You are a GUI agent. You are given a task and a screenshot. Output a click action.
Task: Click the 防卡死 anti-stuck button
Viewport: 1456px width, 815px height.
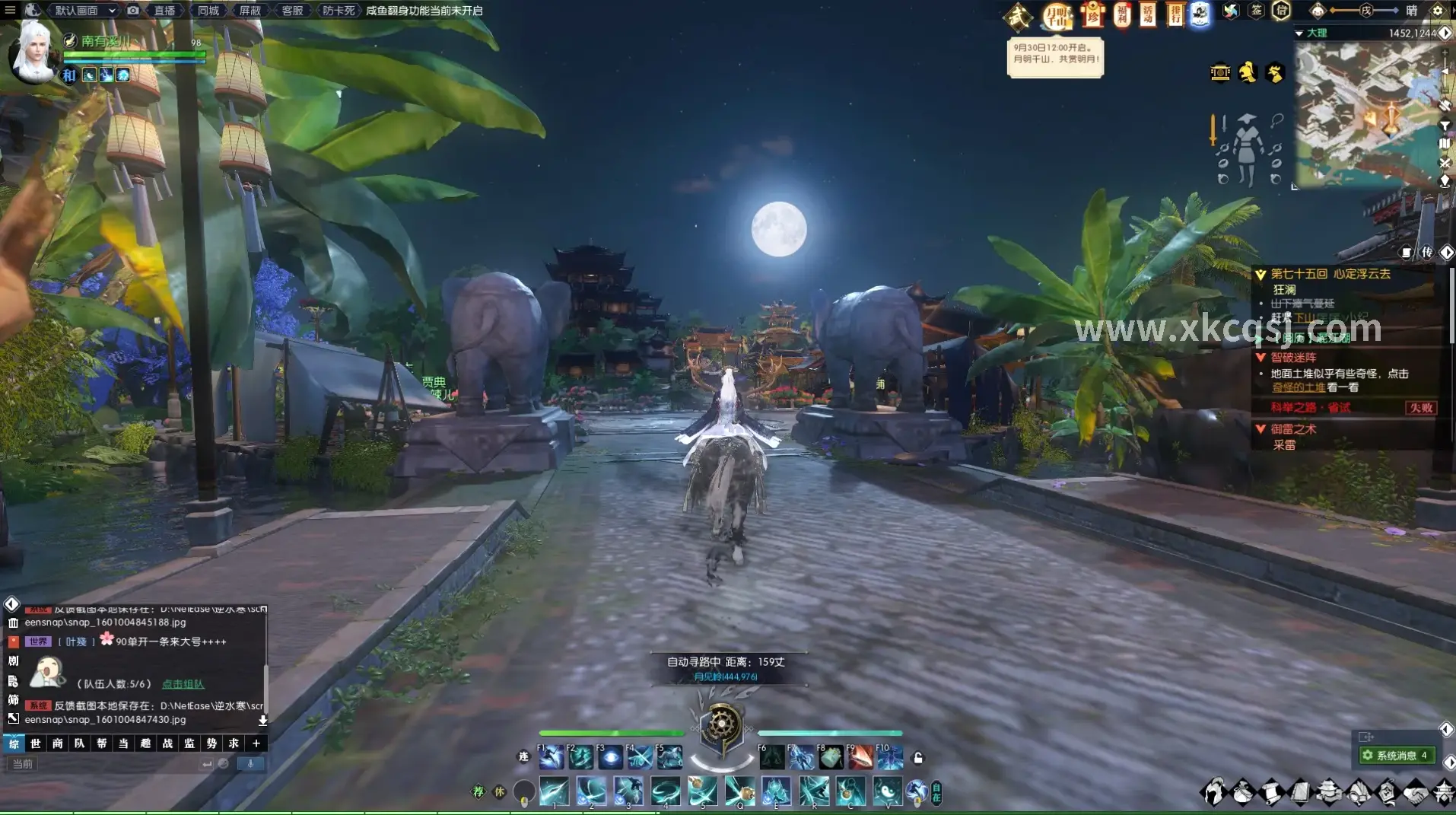[339, 11]
